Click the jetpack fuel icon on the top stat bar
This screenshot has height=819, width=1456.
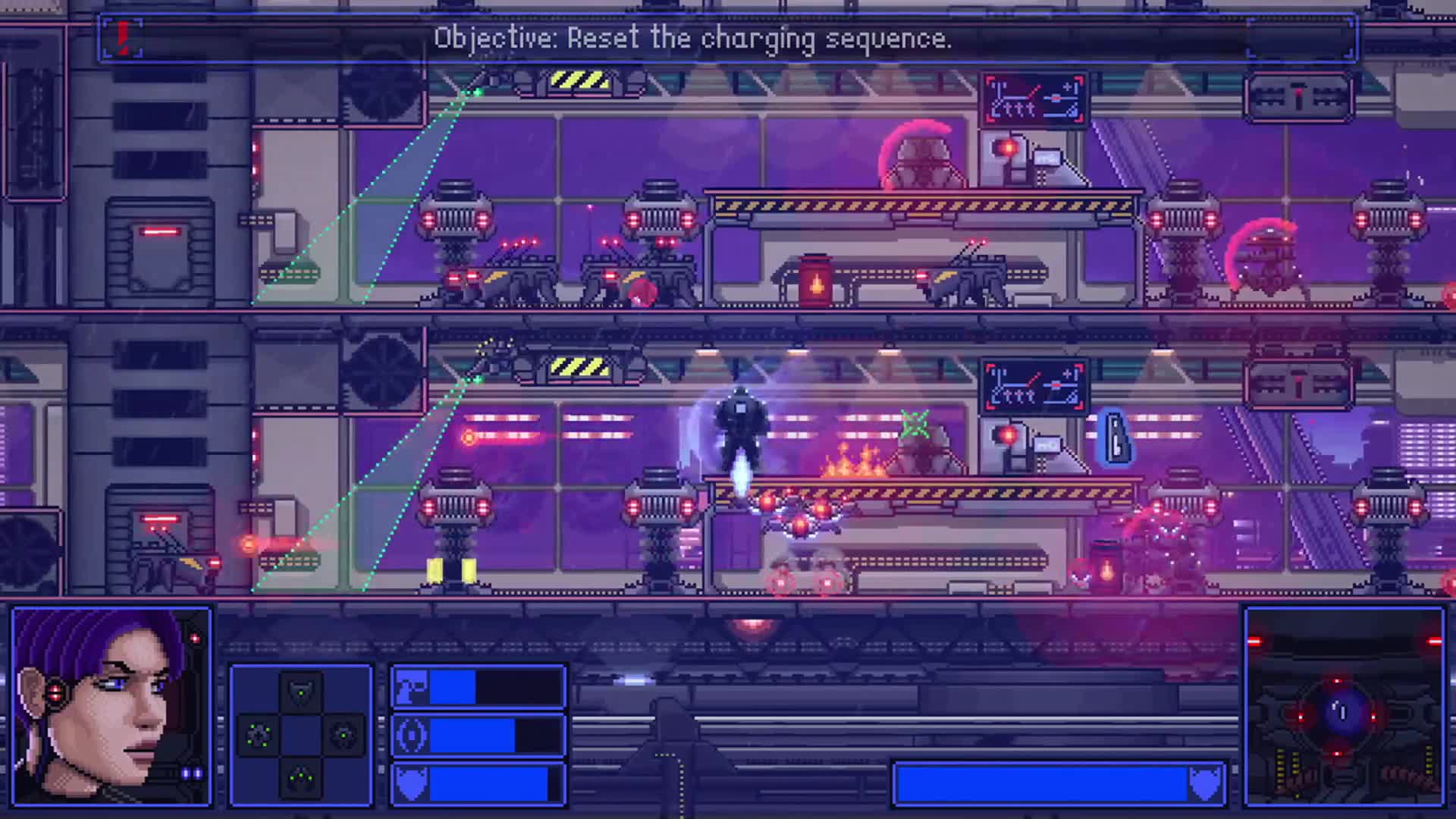409,686
